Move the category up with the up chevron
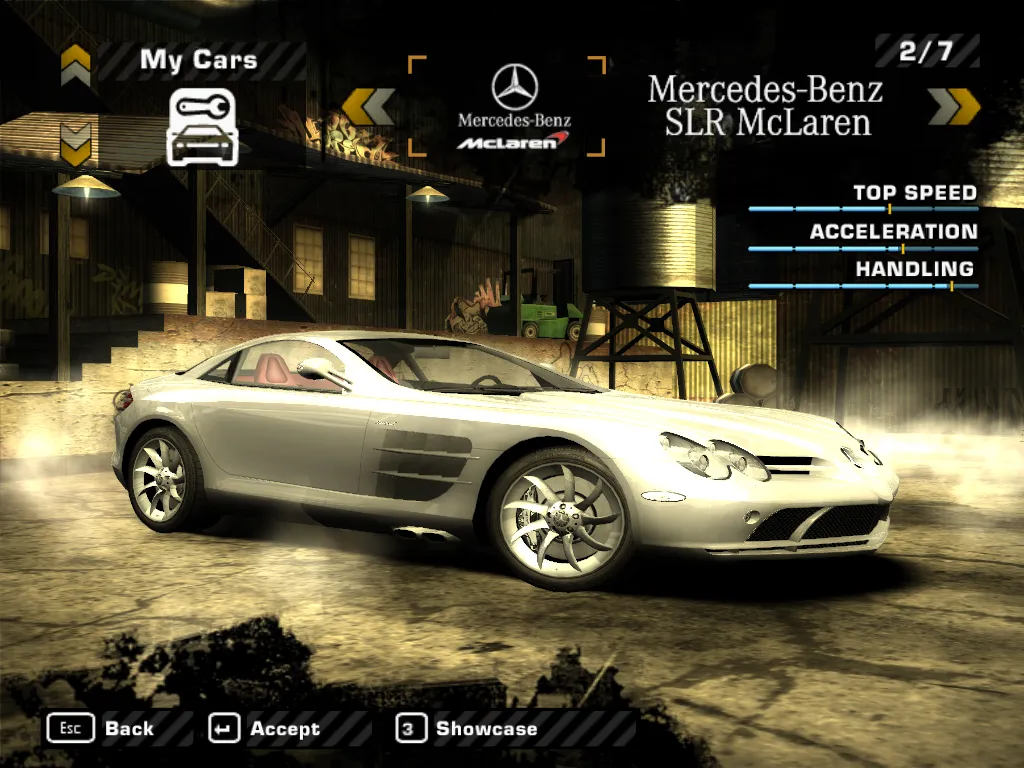The width and height of the screenshot is (1024, 768). point(76,65)
